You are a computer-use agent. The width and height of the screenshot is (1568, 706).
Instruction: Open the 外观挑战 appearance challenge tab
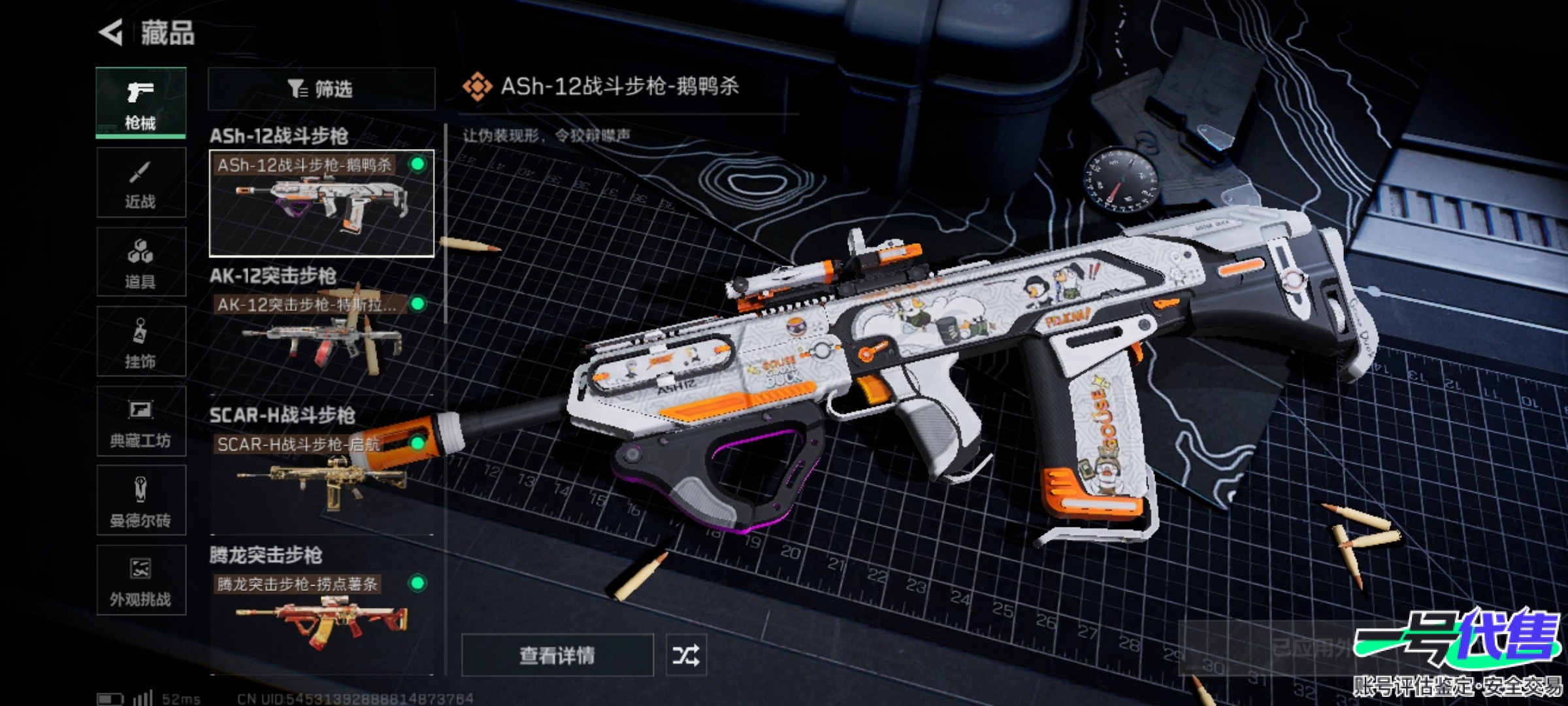(140, 580)
